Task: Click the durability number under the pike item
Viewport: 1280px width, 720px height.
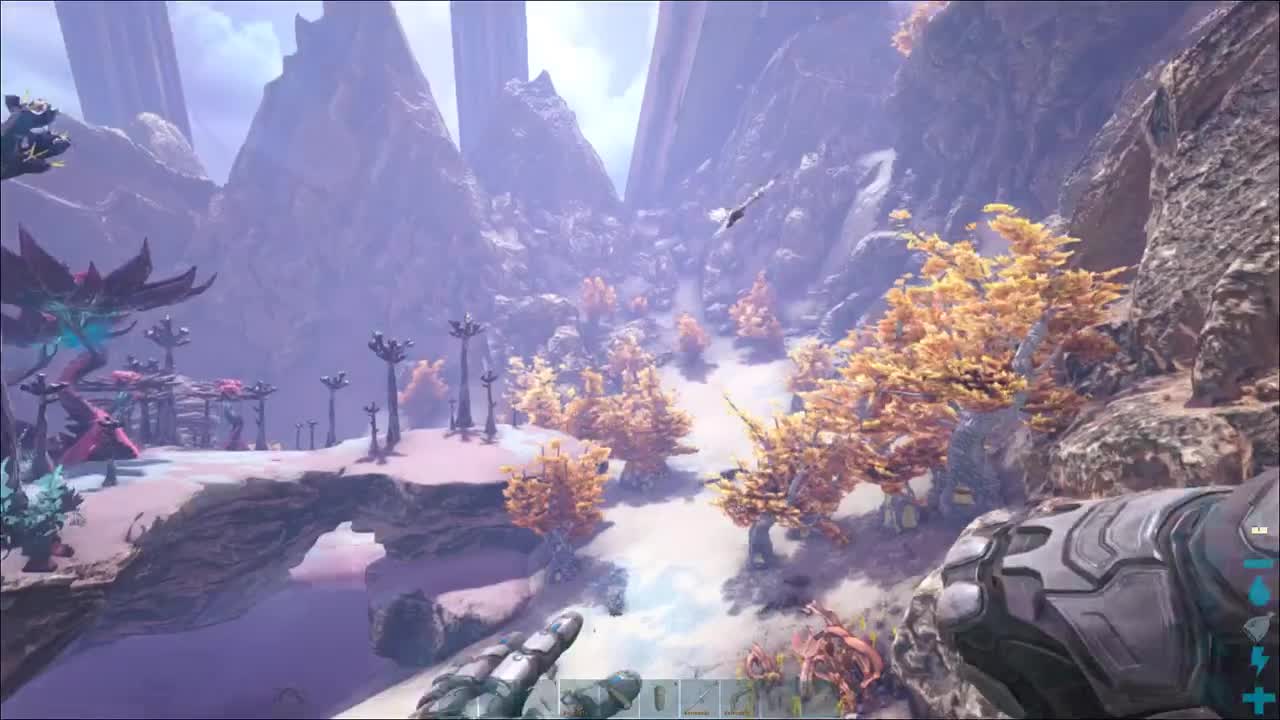Action: pyautogui.click(x=697, y=712)
